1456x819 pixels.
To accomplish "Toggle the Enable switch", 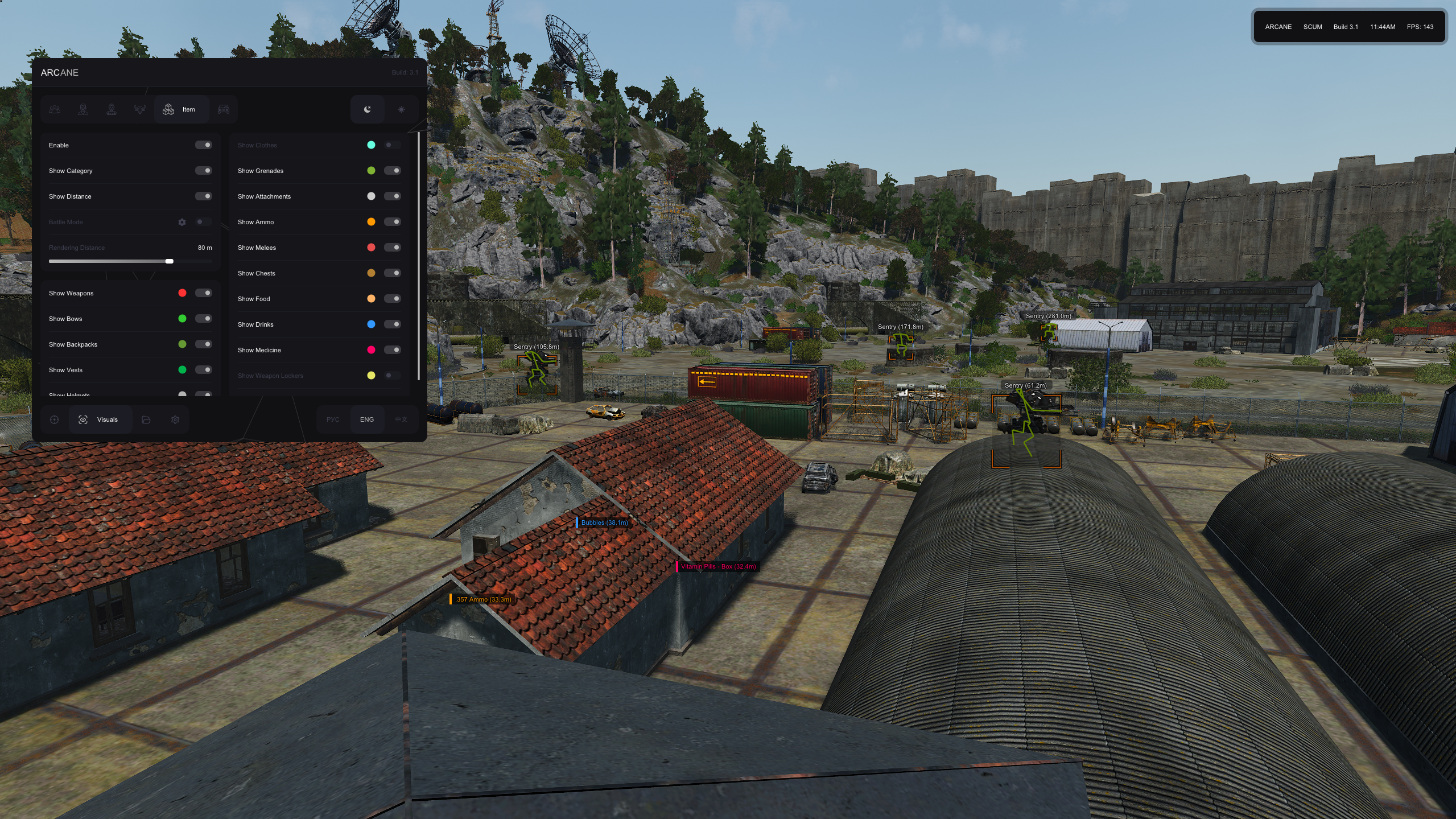I will click(x=203, y=145).
